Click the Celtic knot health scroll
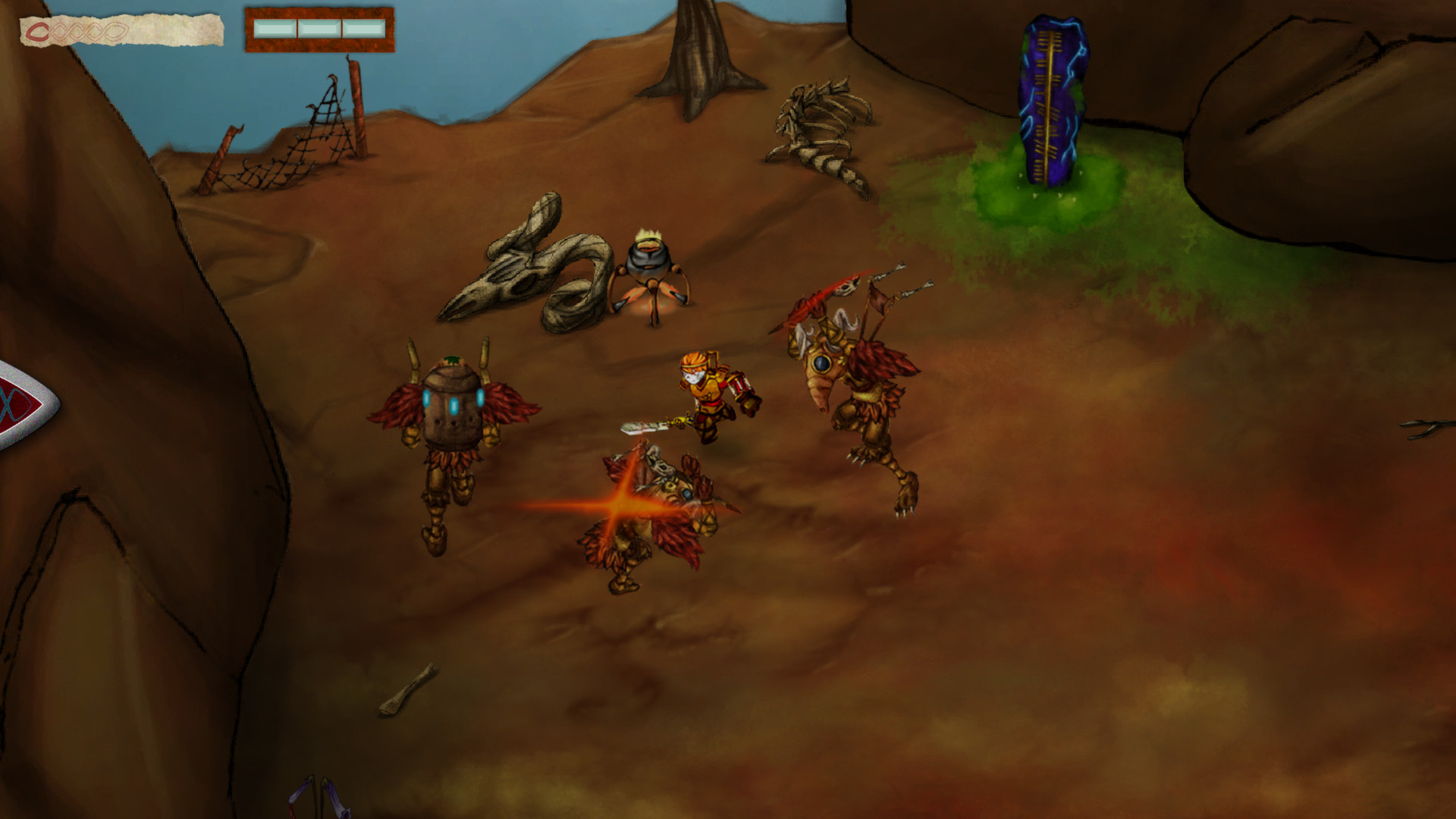This screenshot has width=1456, height=819. click(121, 29)
